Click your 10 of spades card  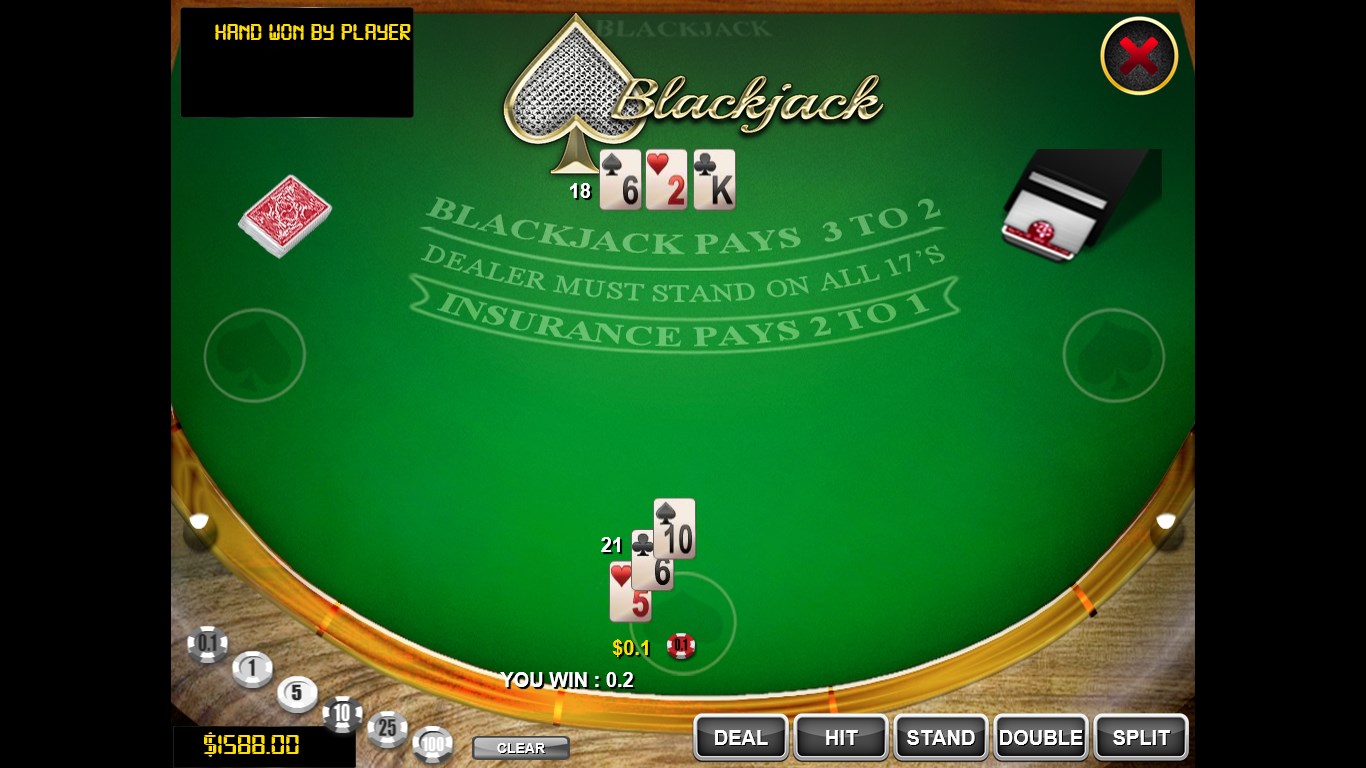pos(675,527)
